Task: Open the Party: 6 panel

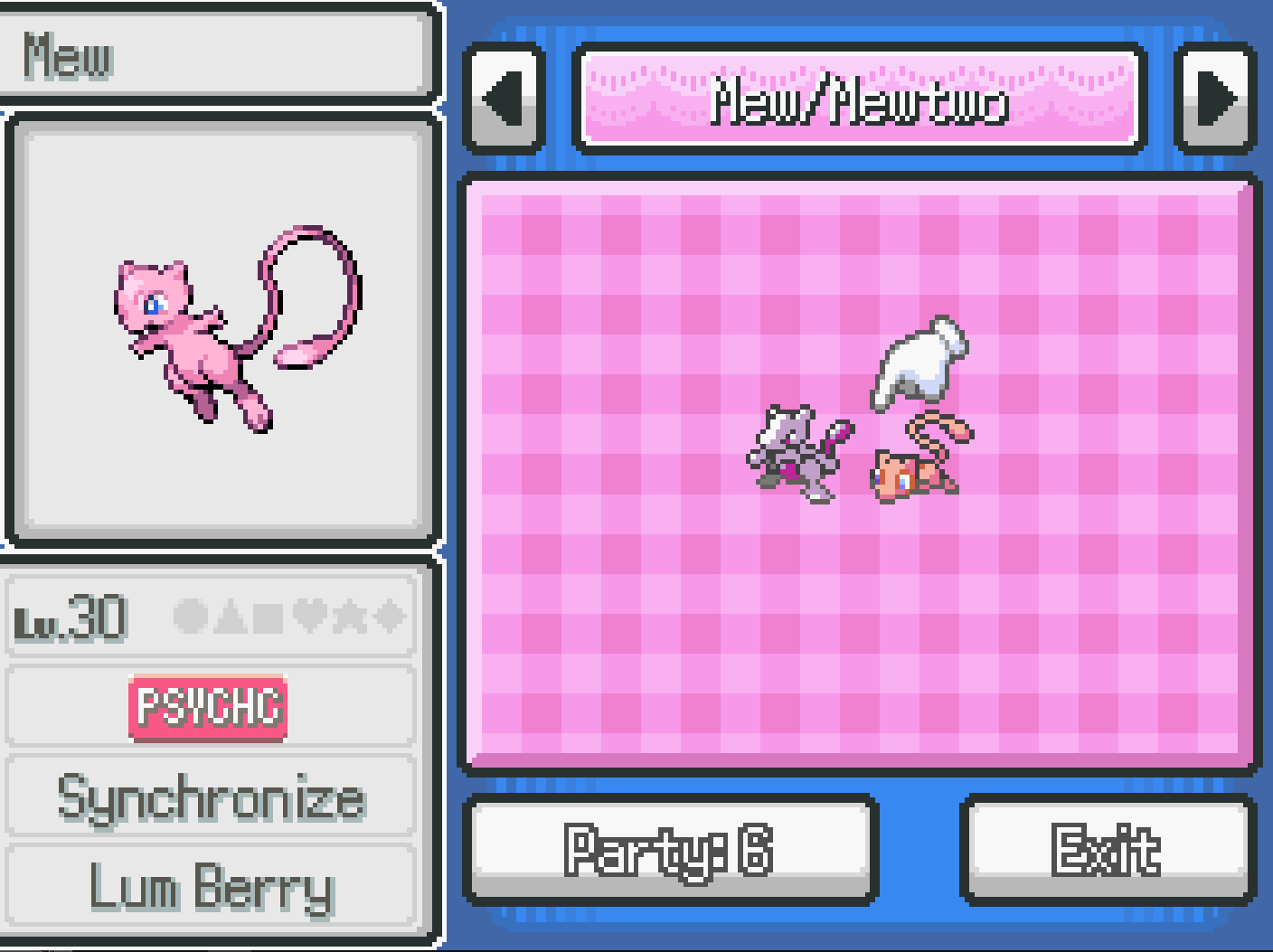Action: click(x=669, y=849)
